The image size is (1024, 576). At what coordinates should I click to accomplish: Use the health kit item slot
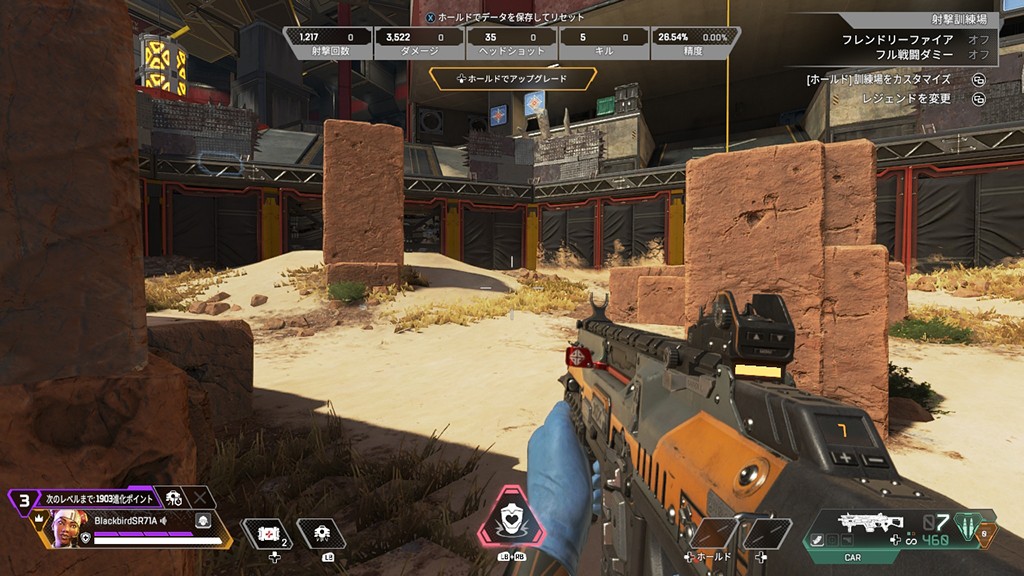coord(267,535)
